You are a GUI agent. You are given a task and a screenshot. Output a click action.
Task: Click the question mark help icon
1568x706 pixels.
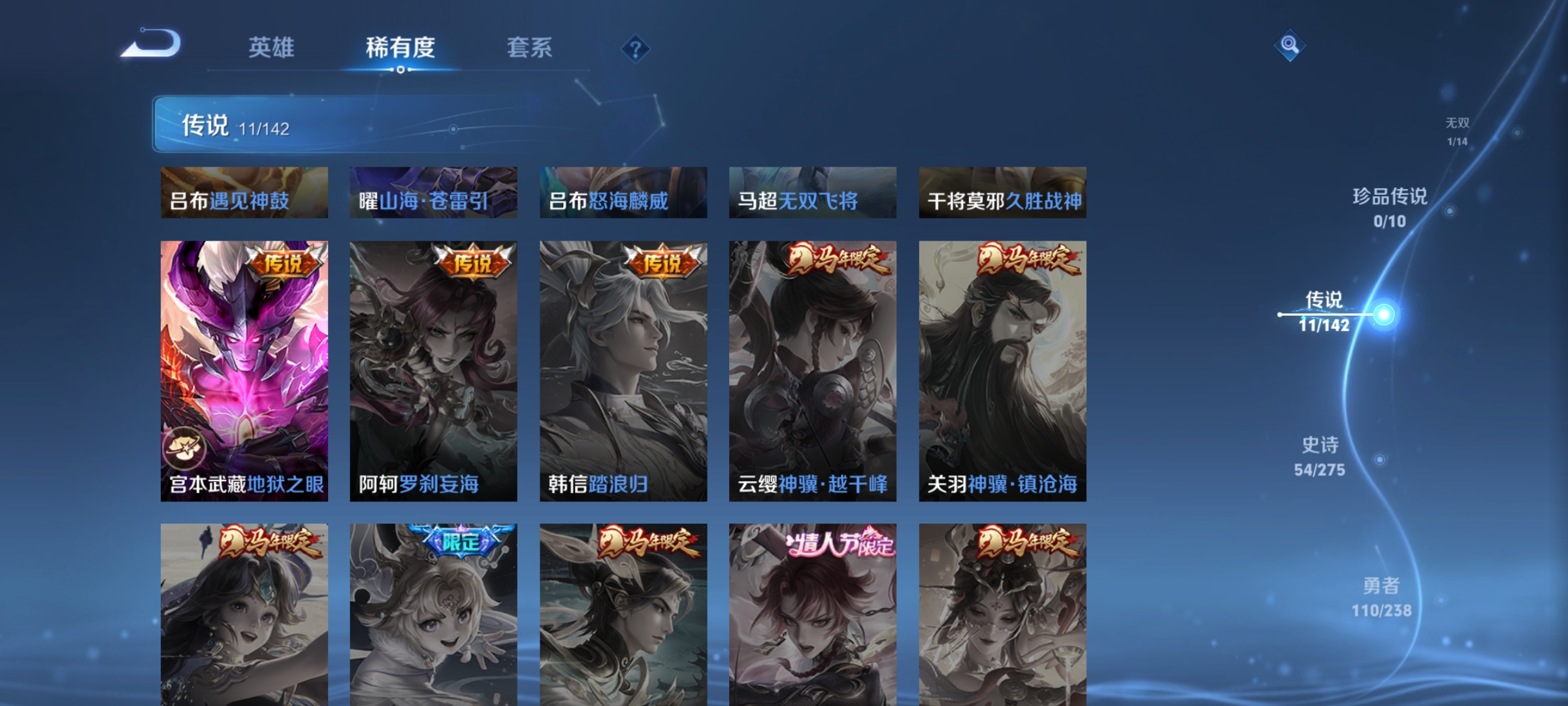tap(634, 49)
